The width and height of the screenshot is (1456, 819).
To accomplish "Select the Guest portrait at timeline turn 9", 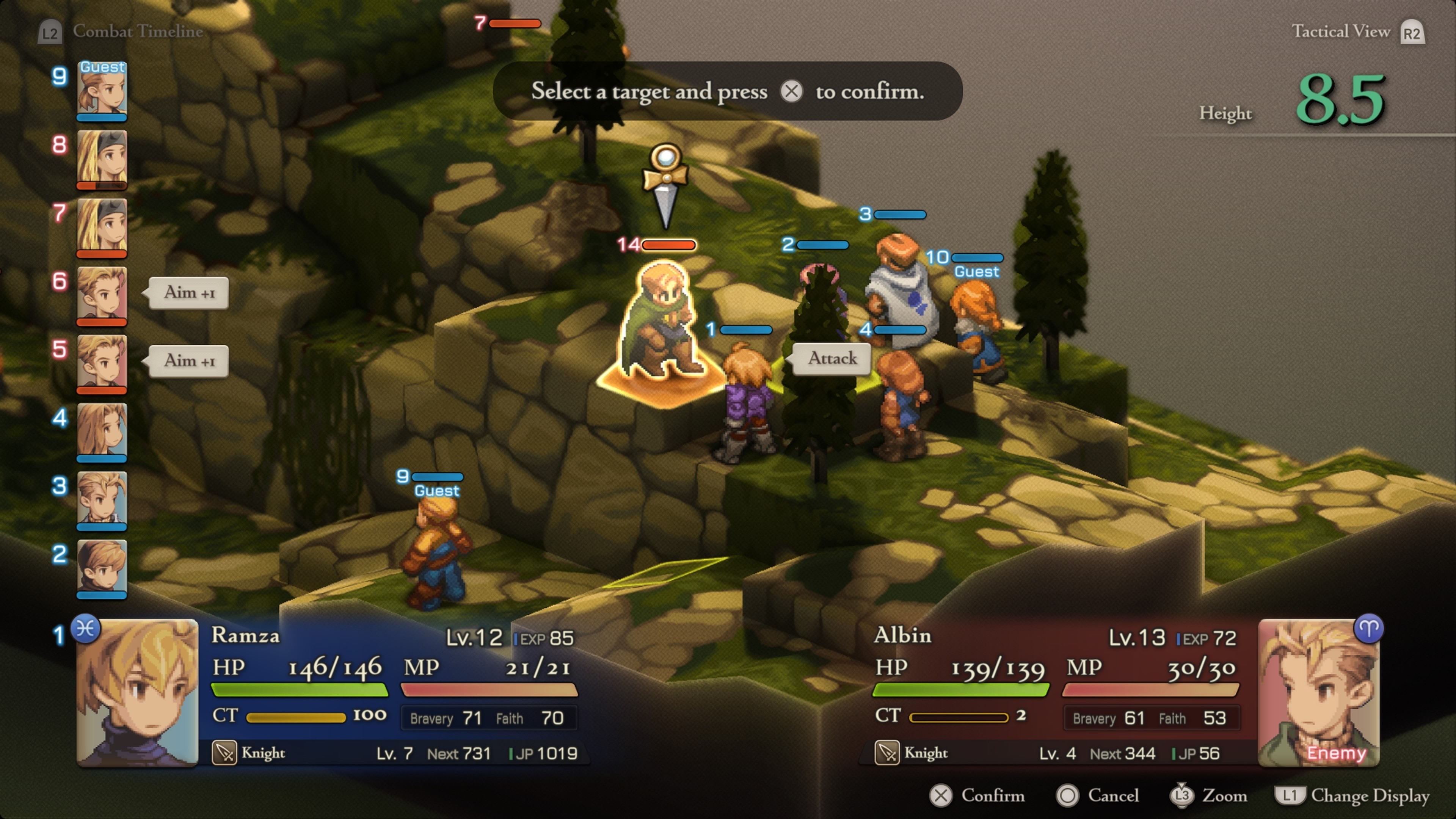I will click(102, 91).
